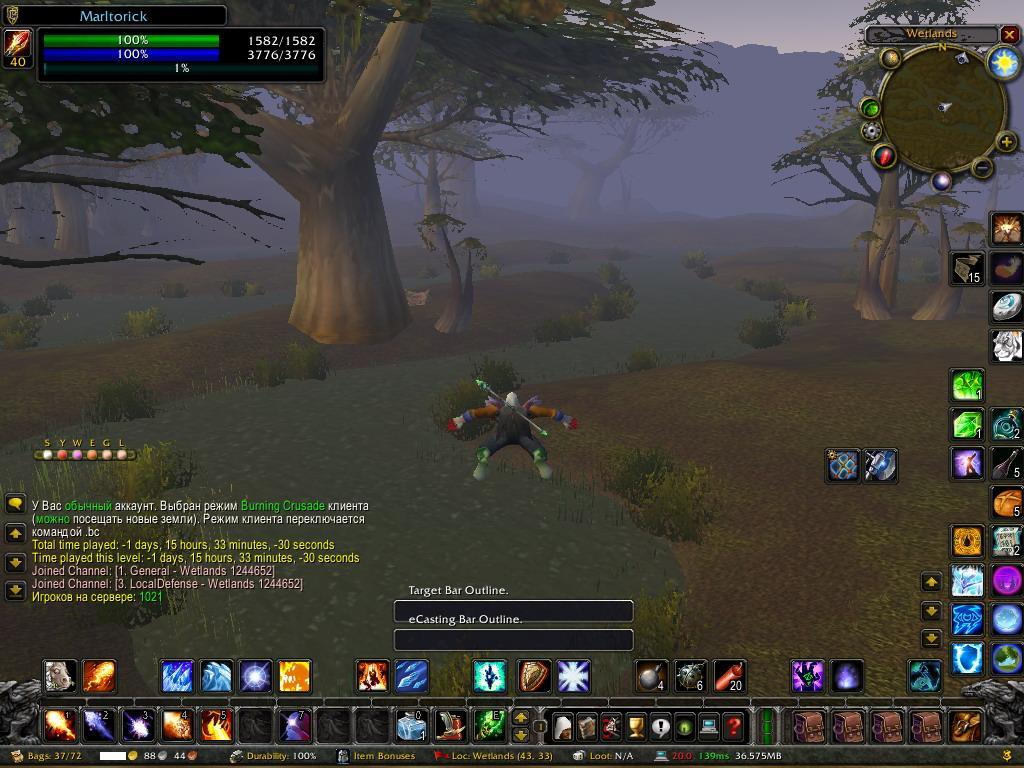Select the Marltorick player name frame
The image size is (1024, 768).
114,16
